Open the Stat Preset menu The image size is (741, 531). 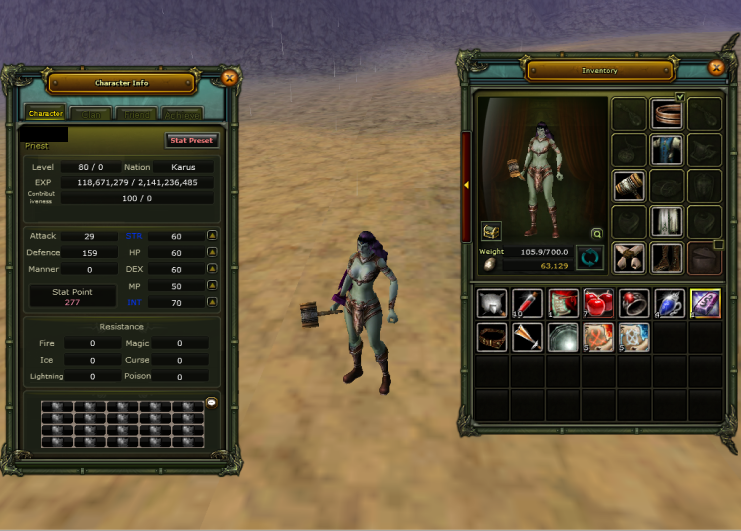(x=191, y=141)
